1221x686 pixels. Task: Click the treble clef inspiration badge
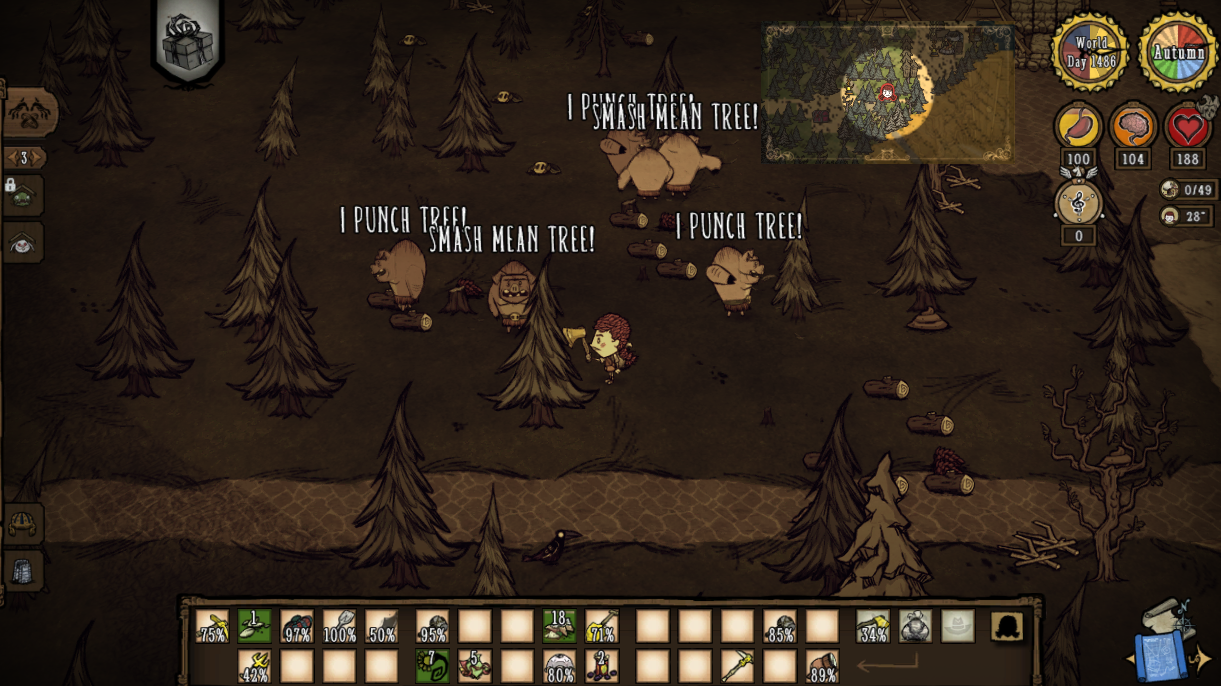[x=1078, y=204]
